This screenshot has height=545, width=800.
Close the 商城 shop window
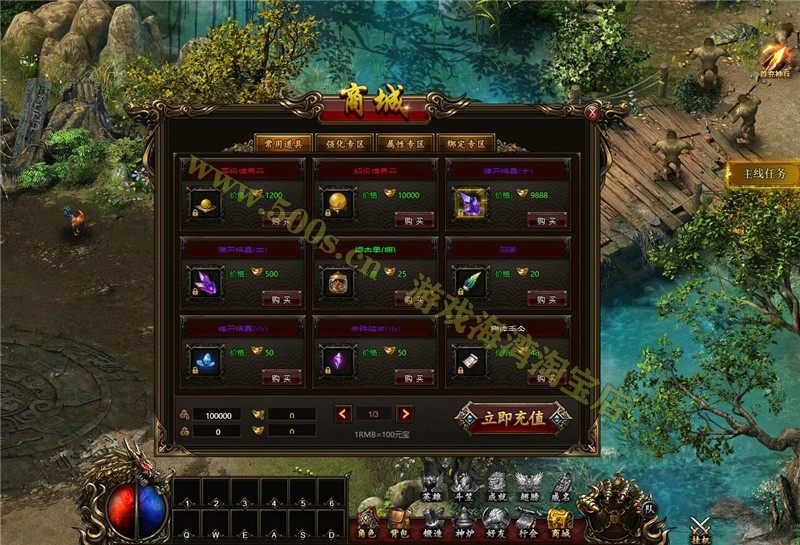[x=593, y=112]
